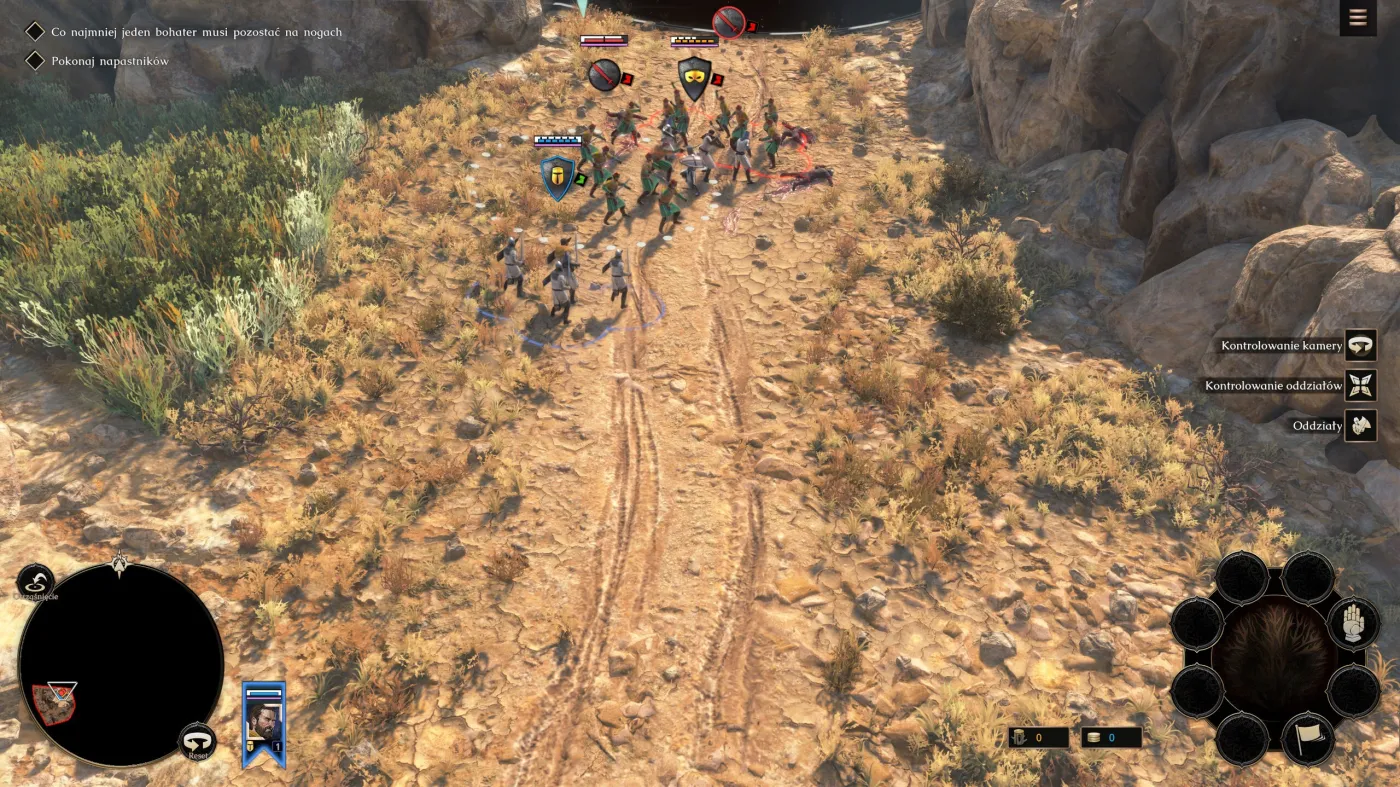1400x787 pixels.
Task: Open the Kontrolowanie oddziałów help entry
Action: (x=1360, y=385)
